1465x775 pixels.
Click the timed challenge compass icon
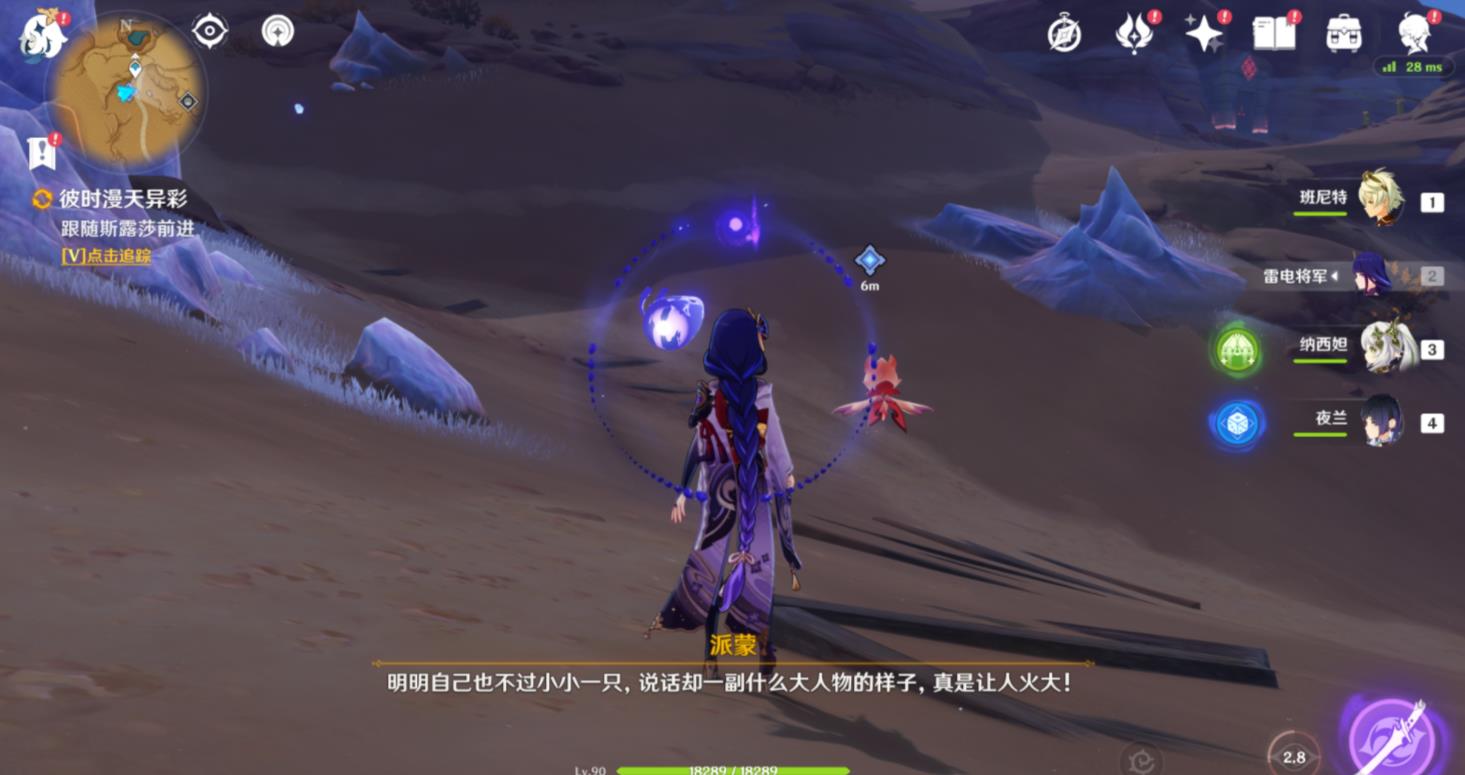tap(1066, 33)
